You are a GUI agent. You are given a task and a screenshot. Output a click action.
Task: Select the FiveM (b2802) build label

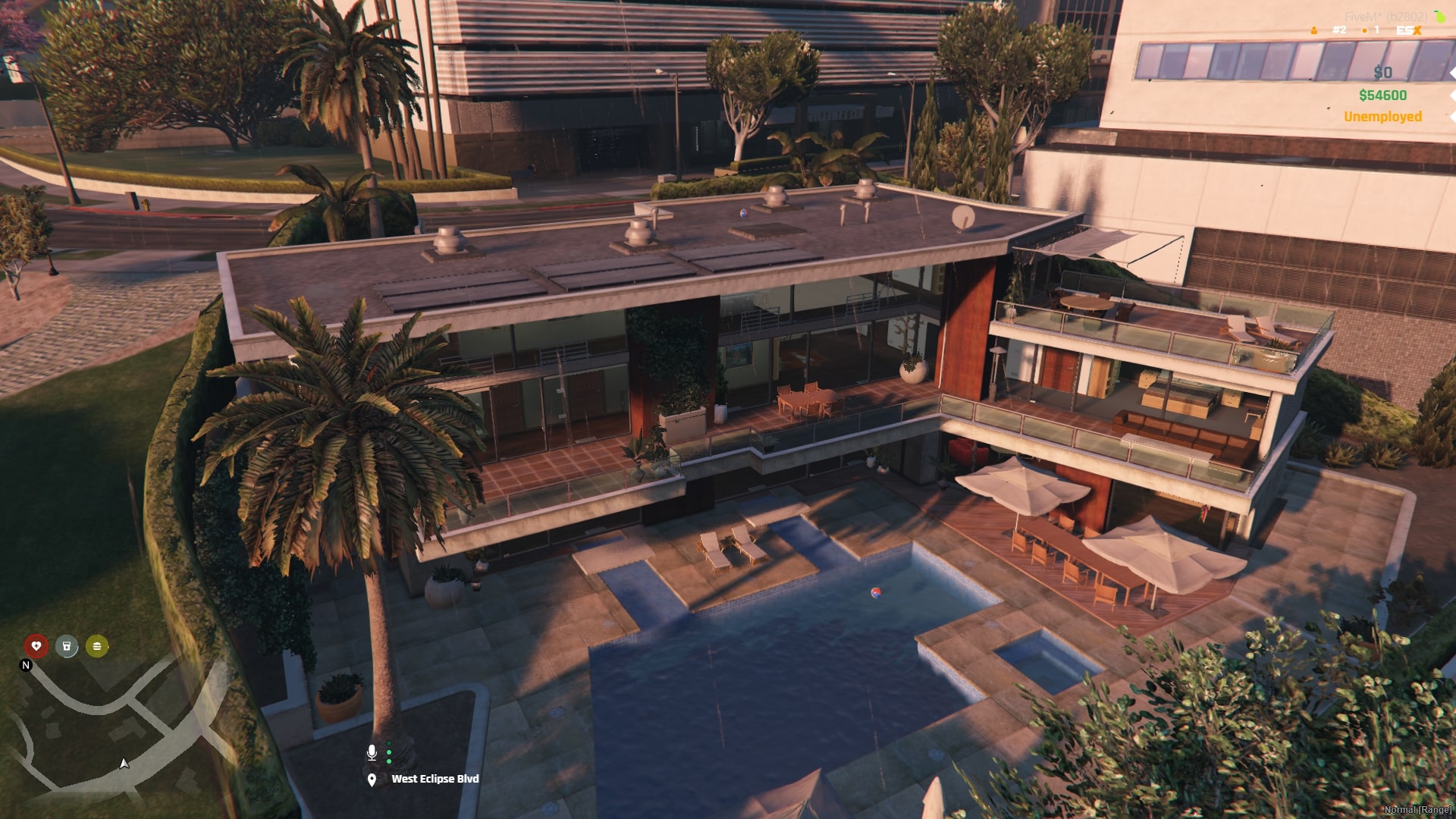[1389, 16]
